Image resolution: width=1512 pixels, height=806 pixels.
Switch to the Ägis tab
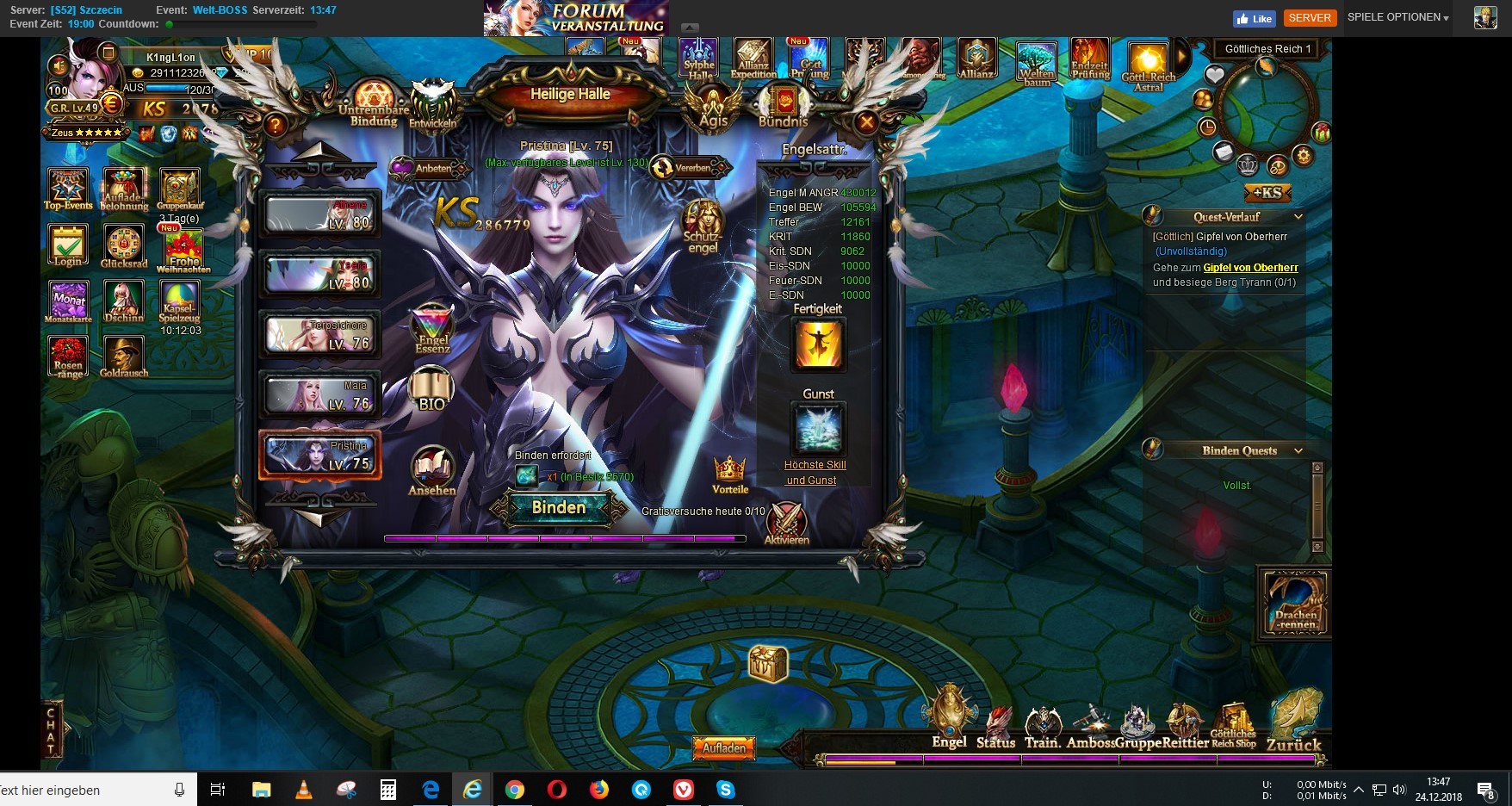pyautogui.click(x=713, y=107)
